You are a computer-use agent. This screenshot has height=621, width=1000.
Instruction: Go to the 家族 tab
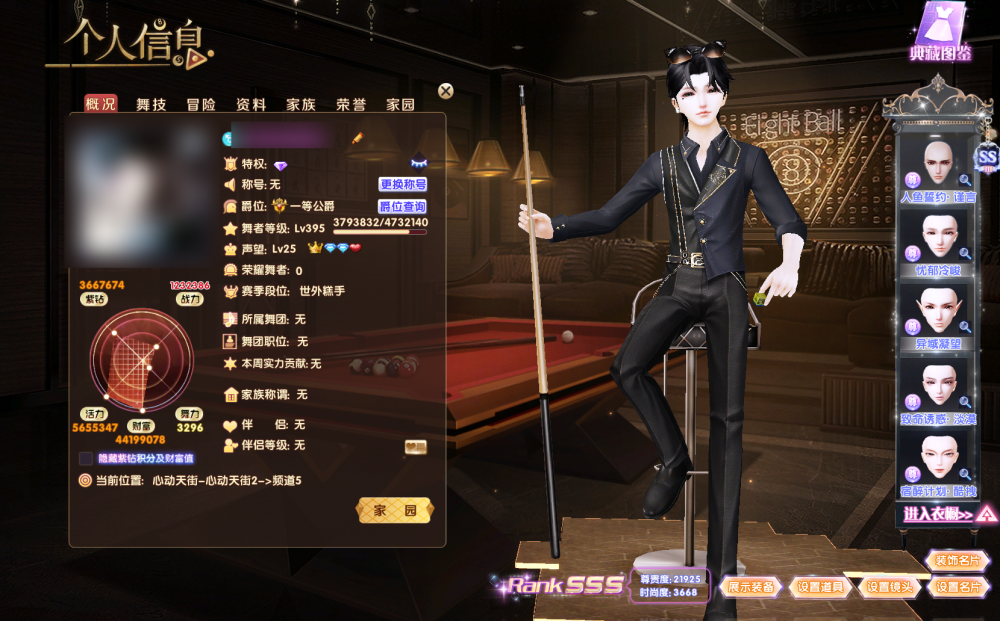coord(301,104)
